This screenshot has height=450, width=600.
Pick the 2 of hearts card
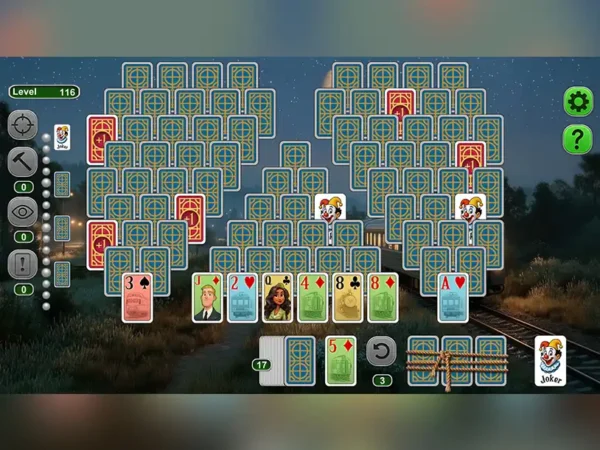[242, 297]
